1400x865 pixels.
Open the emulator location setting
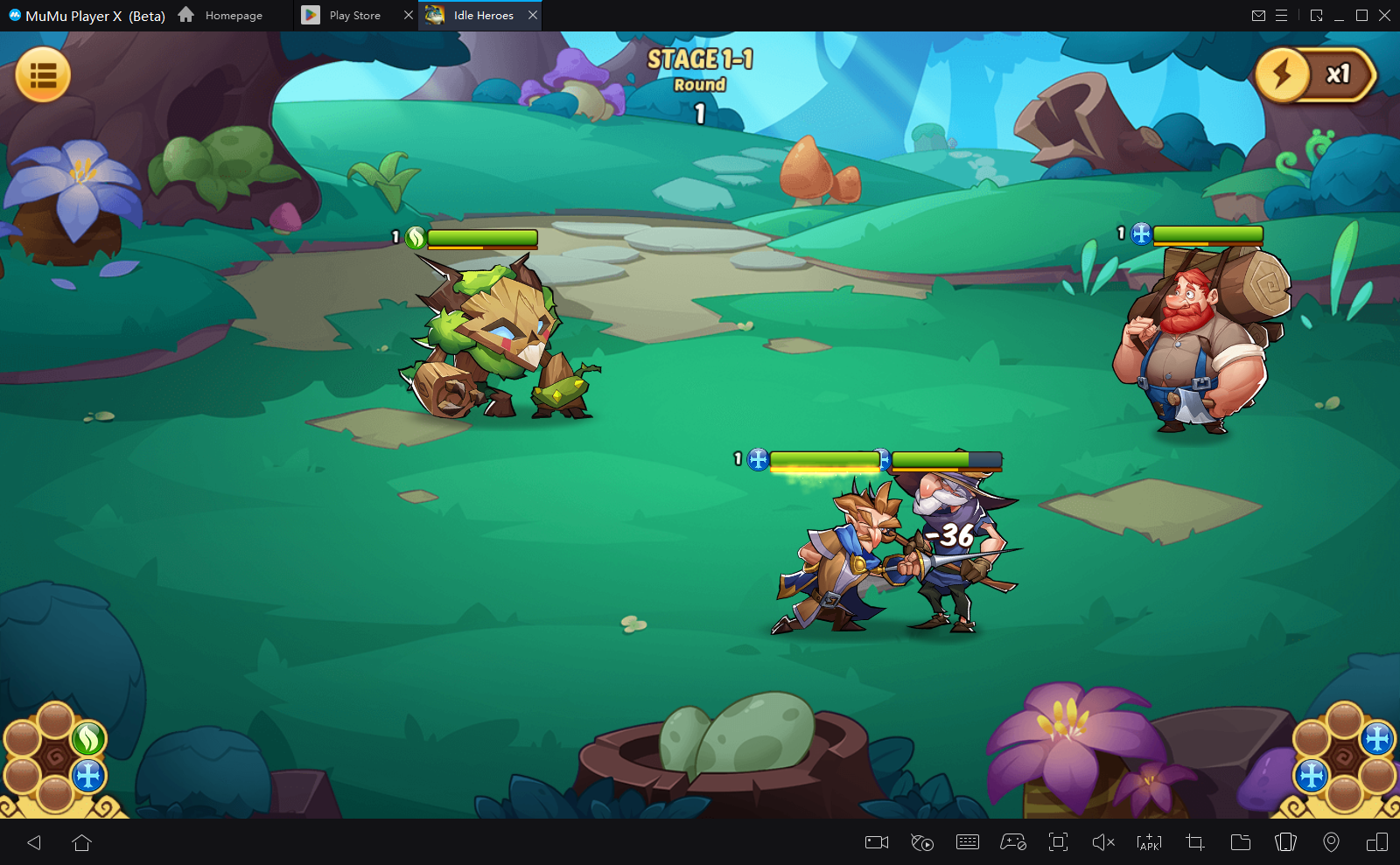(x=1331, y=842)
